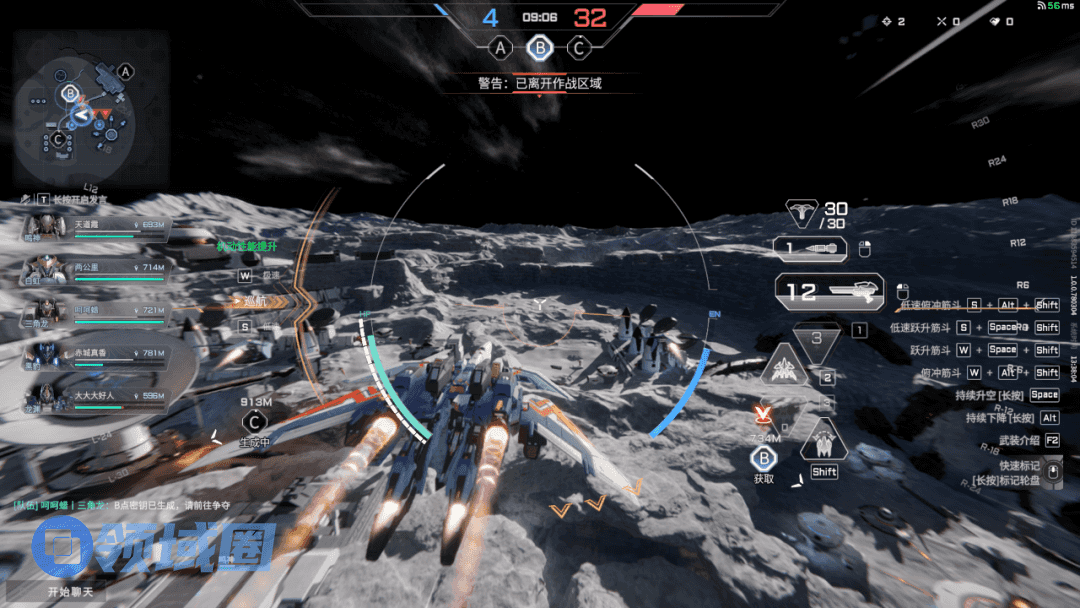This screenshot has height=608, width=1080.
Task: Click capture point C indicator at top
Action: (579, 47)
